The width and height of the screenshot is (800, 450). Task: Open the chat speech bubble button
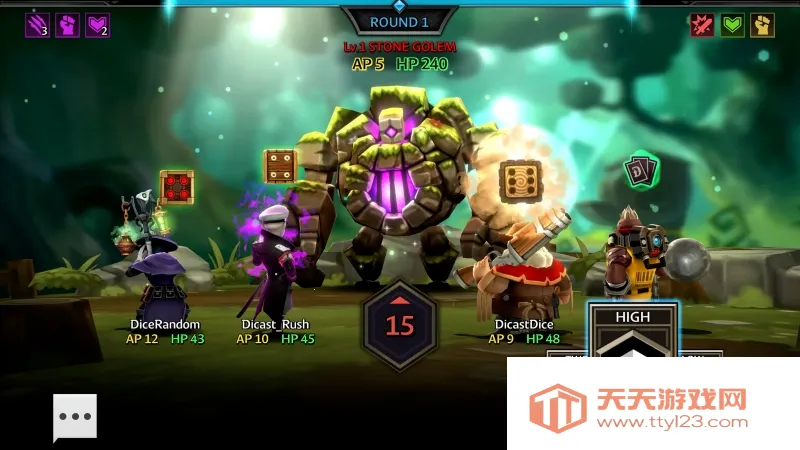tap(75, 418)
